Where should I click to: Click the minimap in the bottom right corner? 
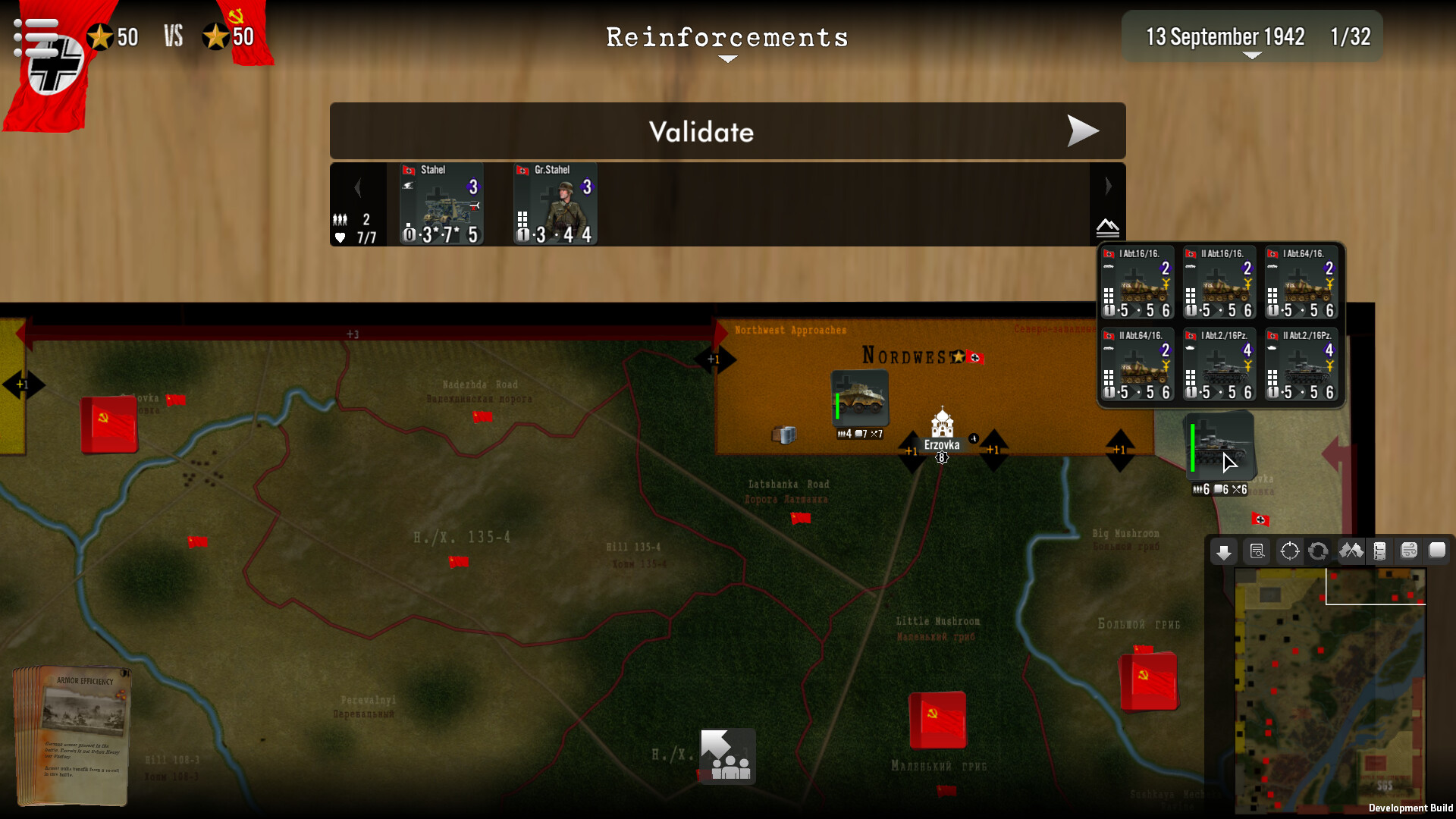pos(1331,686)
